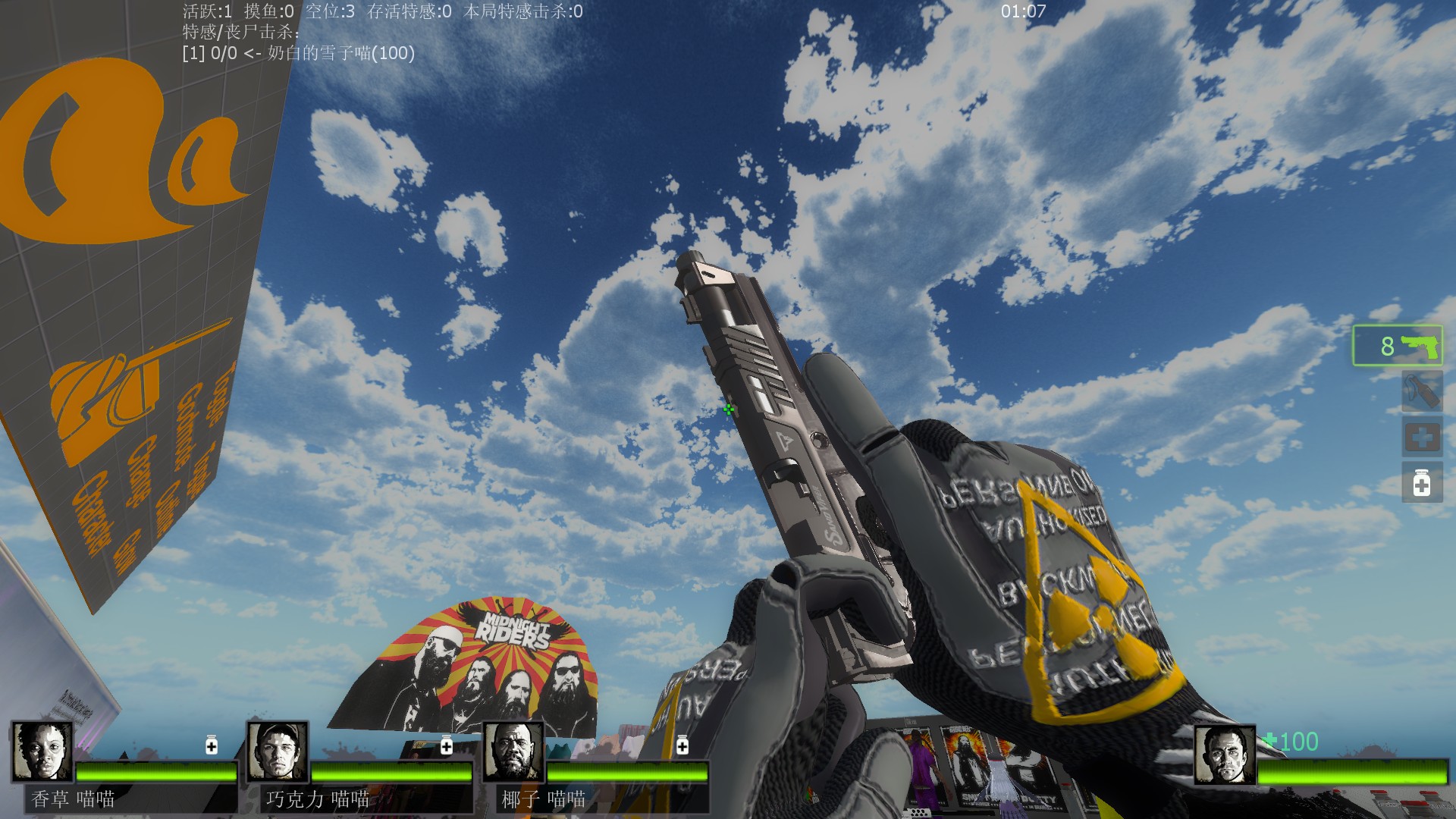
Task: Pick the pain pills bottle slot
Action: [1421, 483]
